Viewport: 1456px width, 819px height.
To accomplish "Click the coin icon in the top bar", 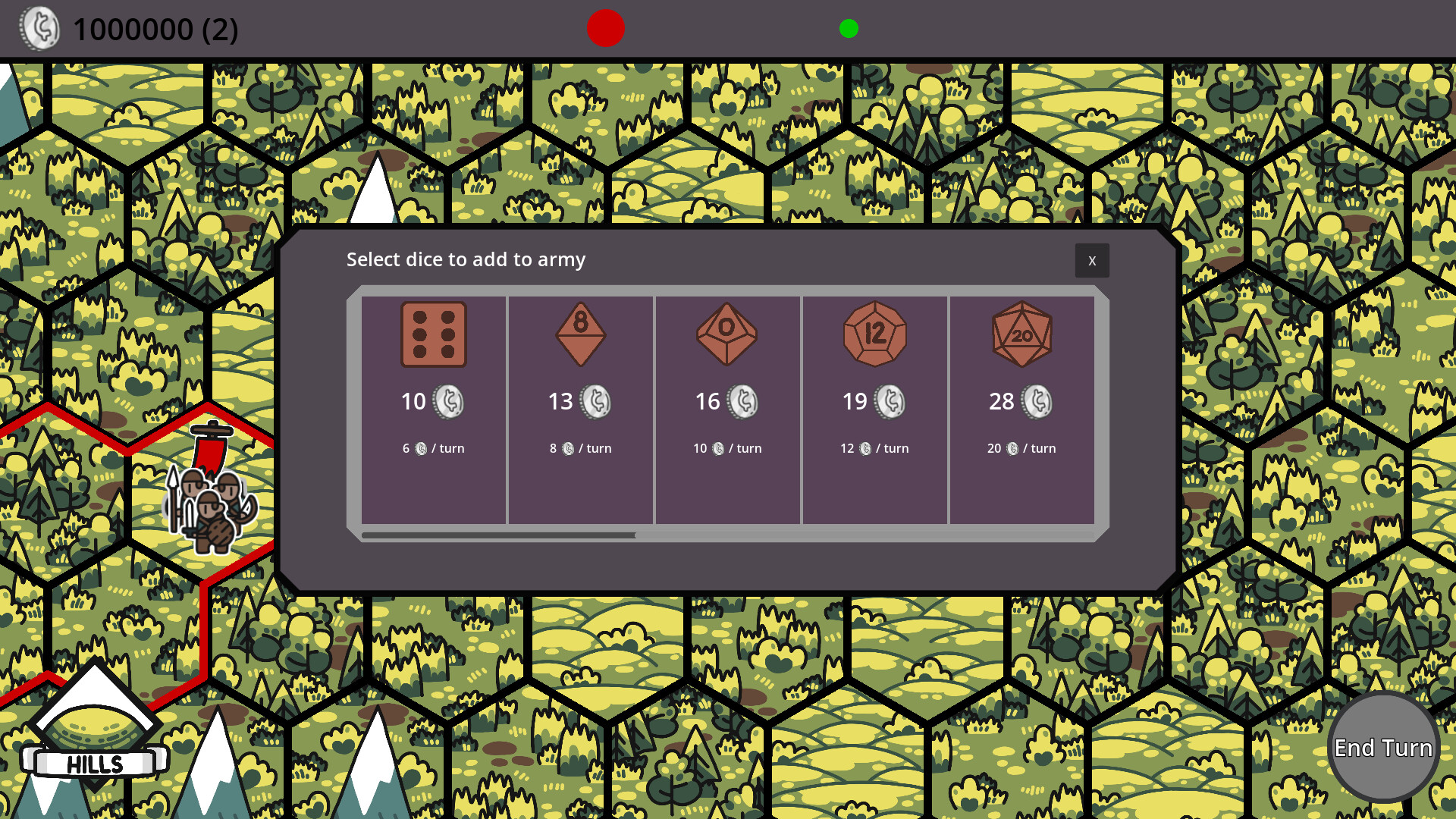I will (x=42, y=29).
